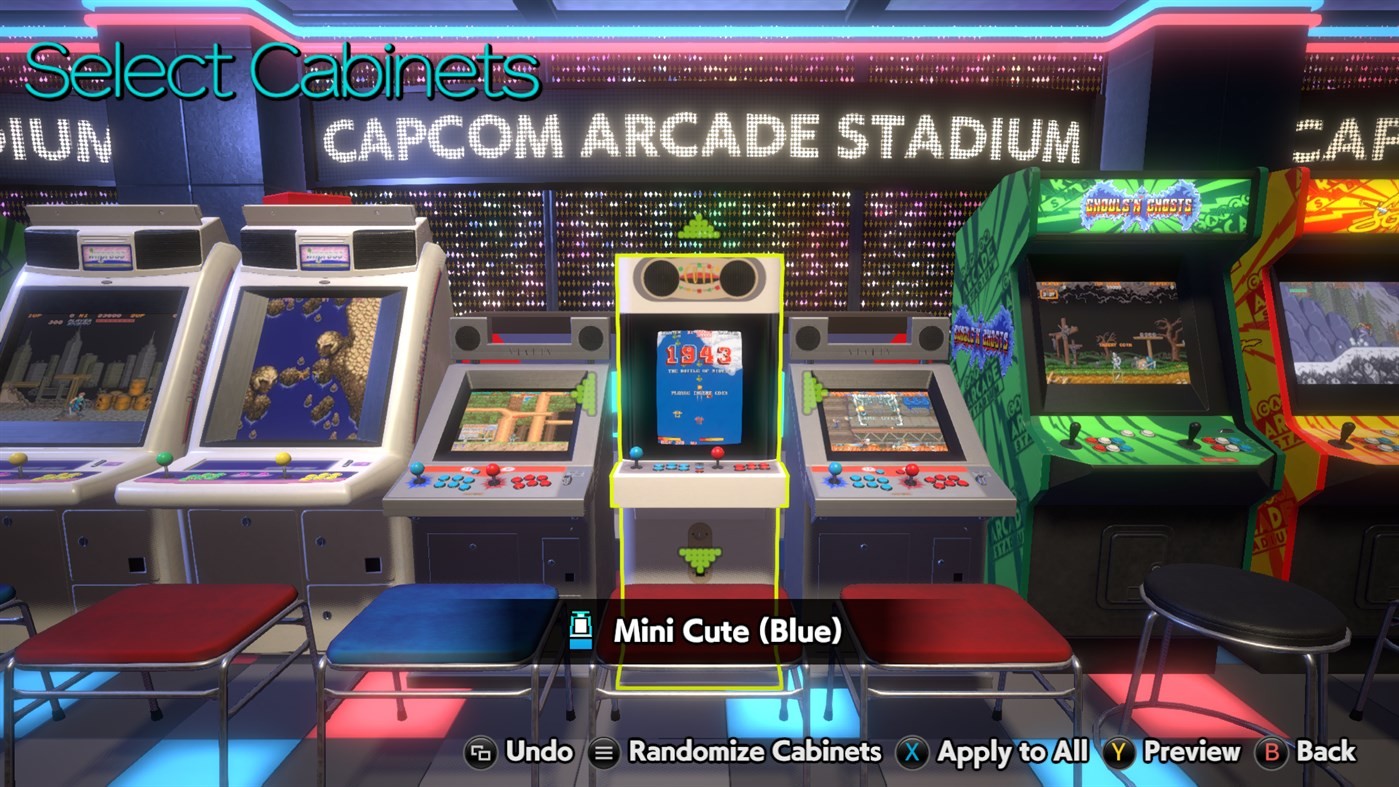Click the Undo label in bottom bar
The image size is (1399, 787).
coord(540,751)
